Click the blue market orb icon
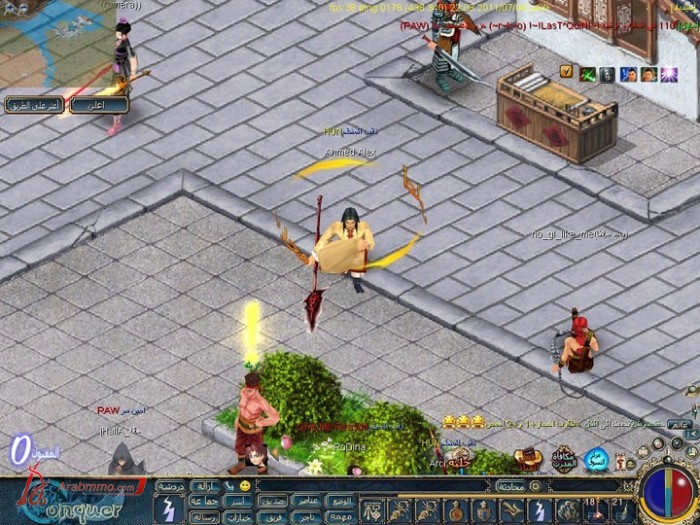The width and height of the screenshot is (700, 525). [x=597, y=459]
